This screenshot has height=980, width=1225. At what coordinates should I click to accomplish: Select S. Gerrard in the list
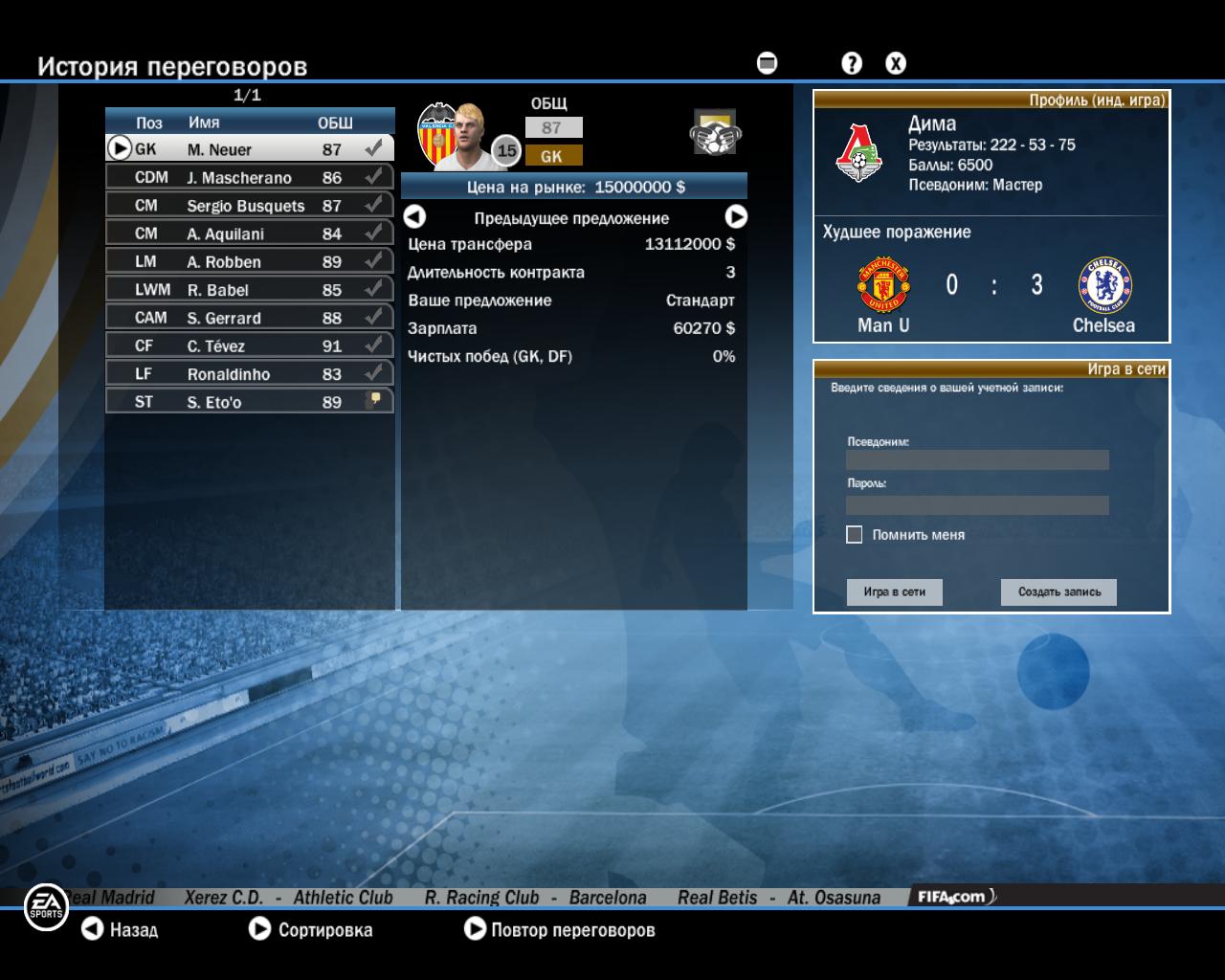pyautogui.click(x=249, y=318)
